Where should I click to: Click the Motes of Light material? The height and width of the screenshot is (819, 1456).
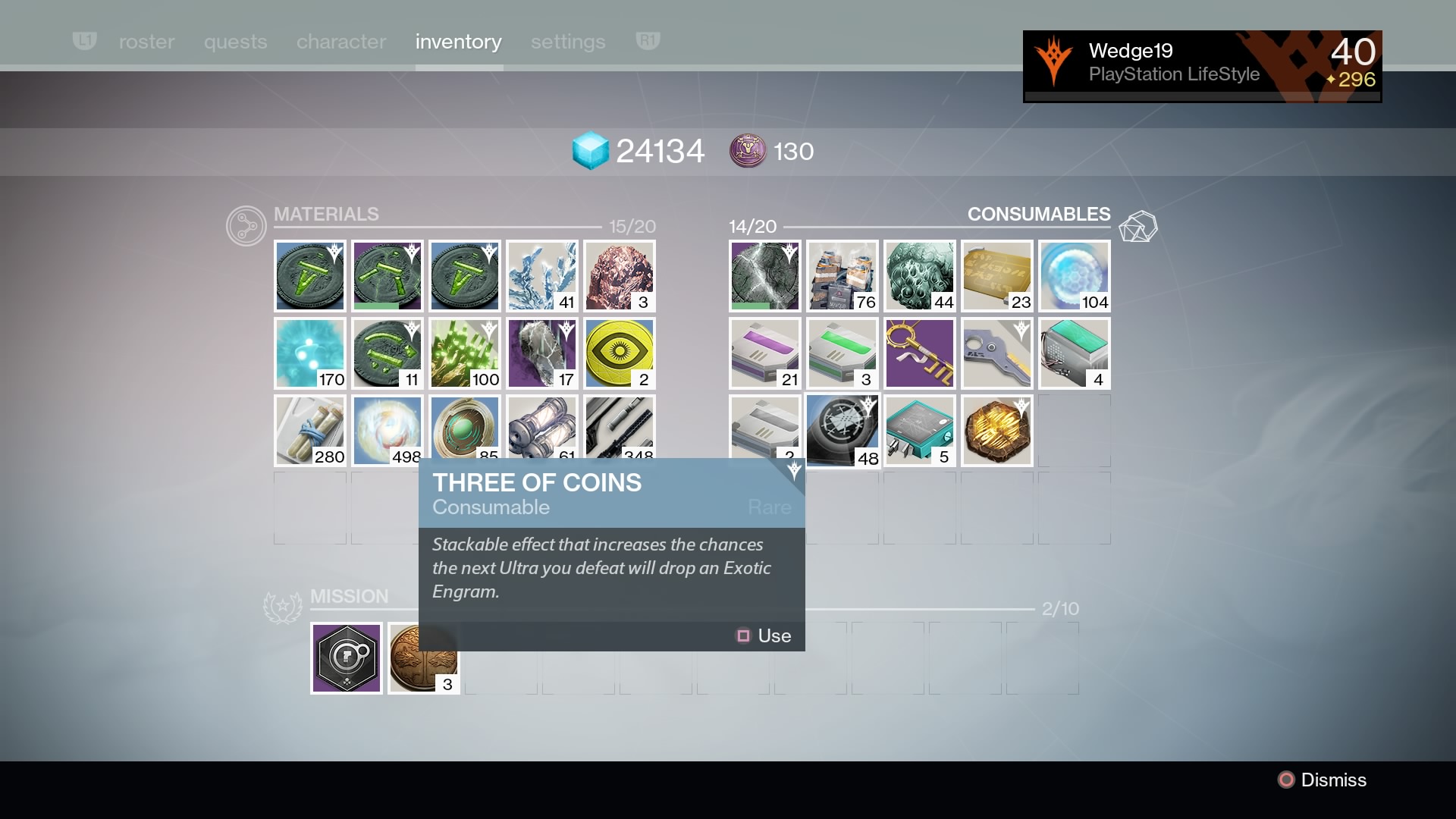click(309, 353)
